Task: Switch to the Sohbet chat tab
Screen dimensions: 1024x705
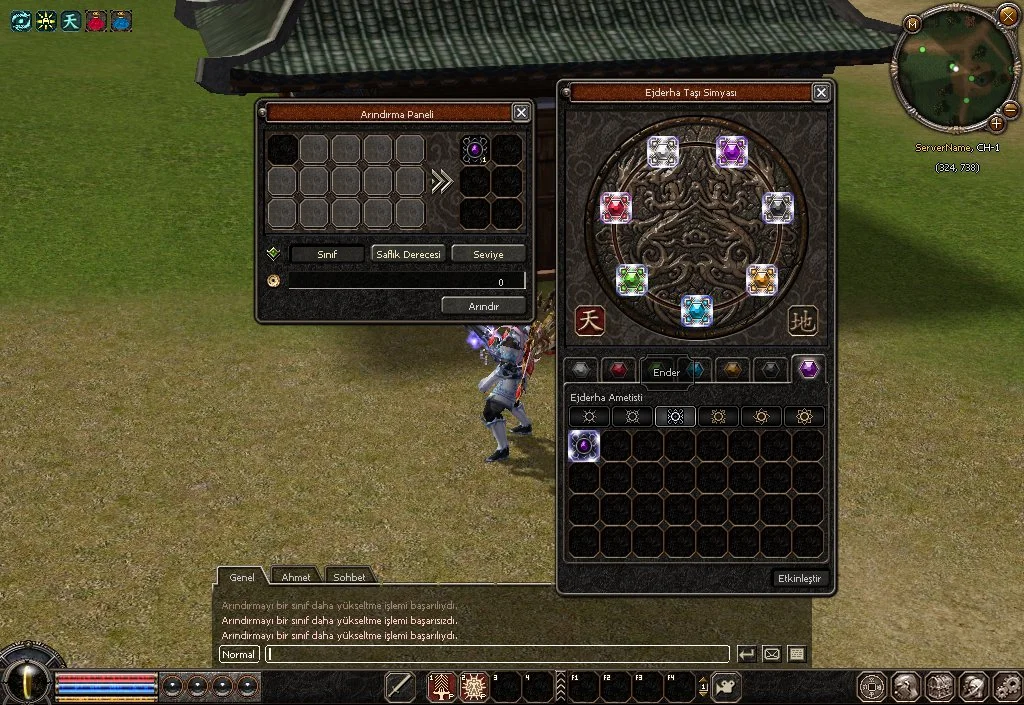Action: pyautogui.click(x=348, y=577)
